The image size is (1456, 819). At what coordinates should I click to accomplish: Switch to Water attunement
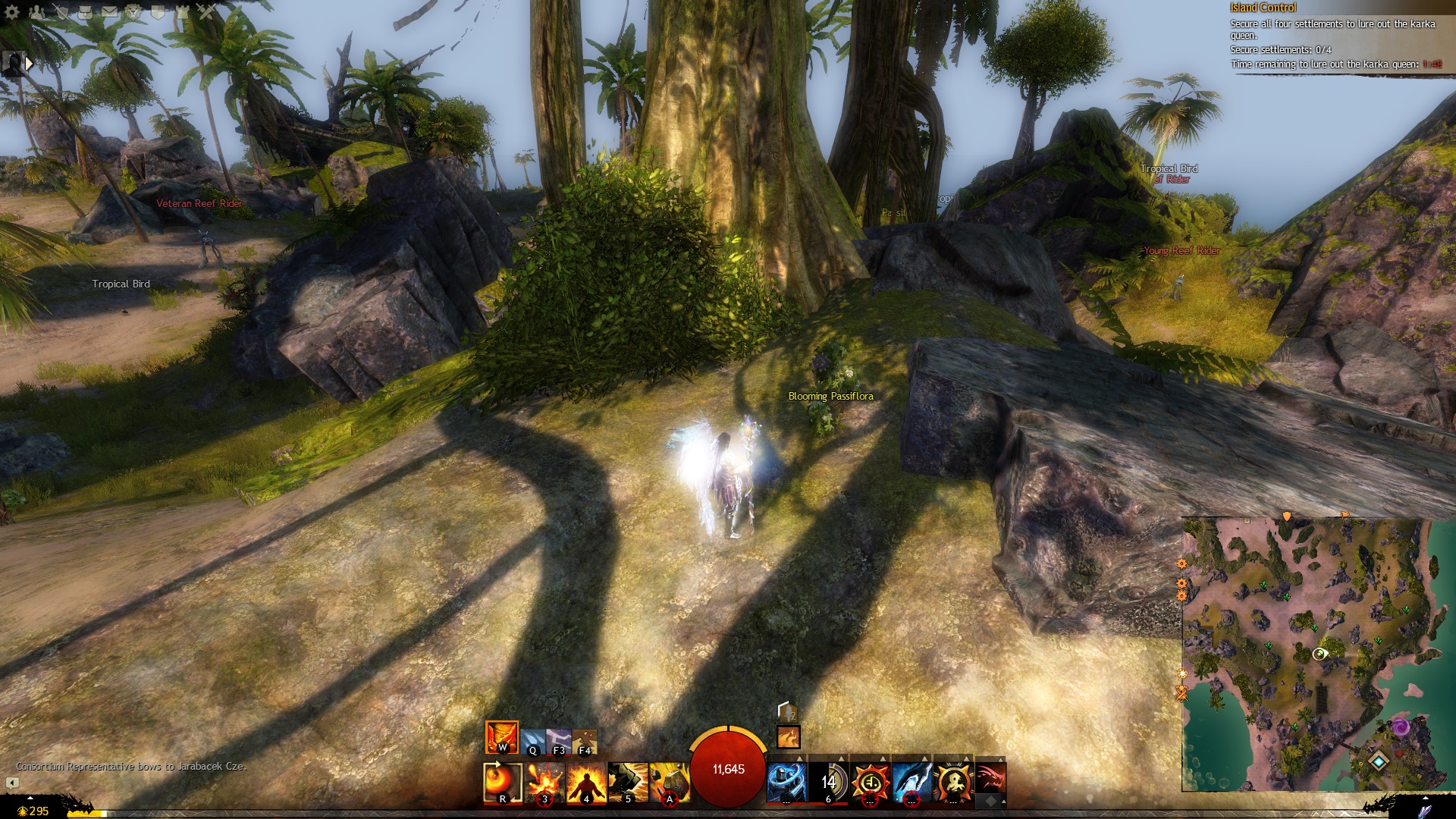[533, 741]
